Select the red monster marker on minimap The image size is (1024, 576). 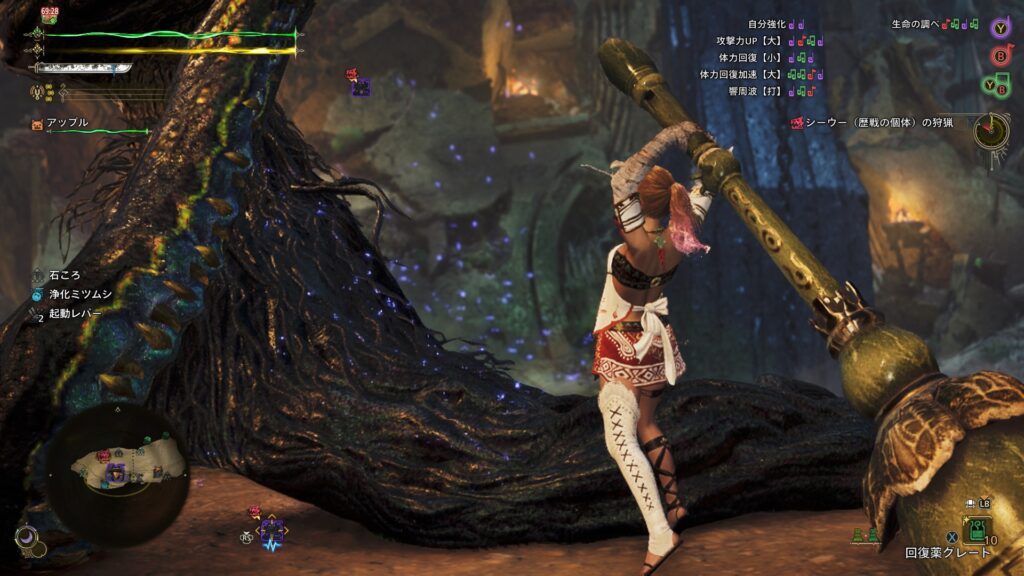pos(103,456)
